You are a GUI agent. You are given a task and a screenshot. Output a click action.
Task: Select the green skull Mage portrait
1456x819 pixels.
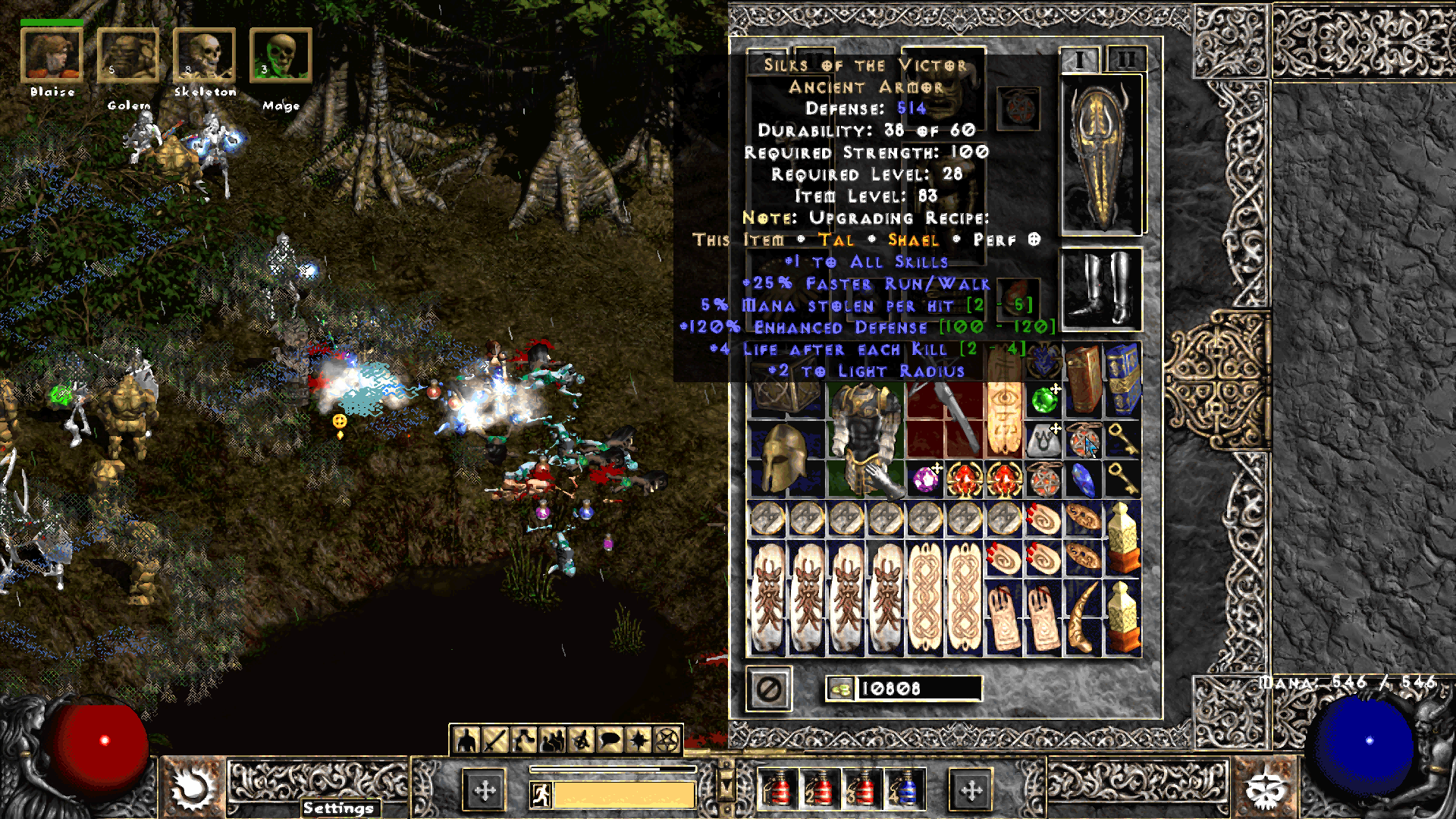[280, 55]
